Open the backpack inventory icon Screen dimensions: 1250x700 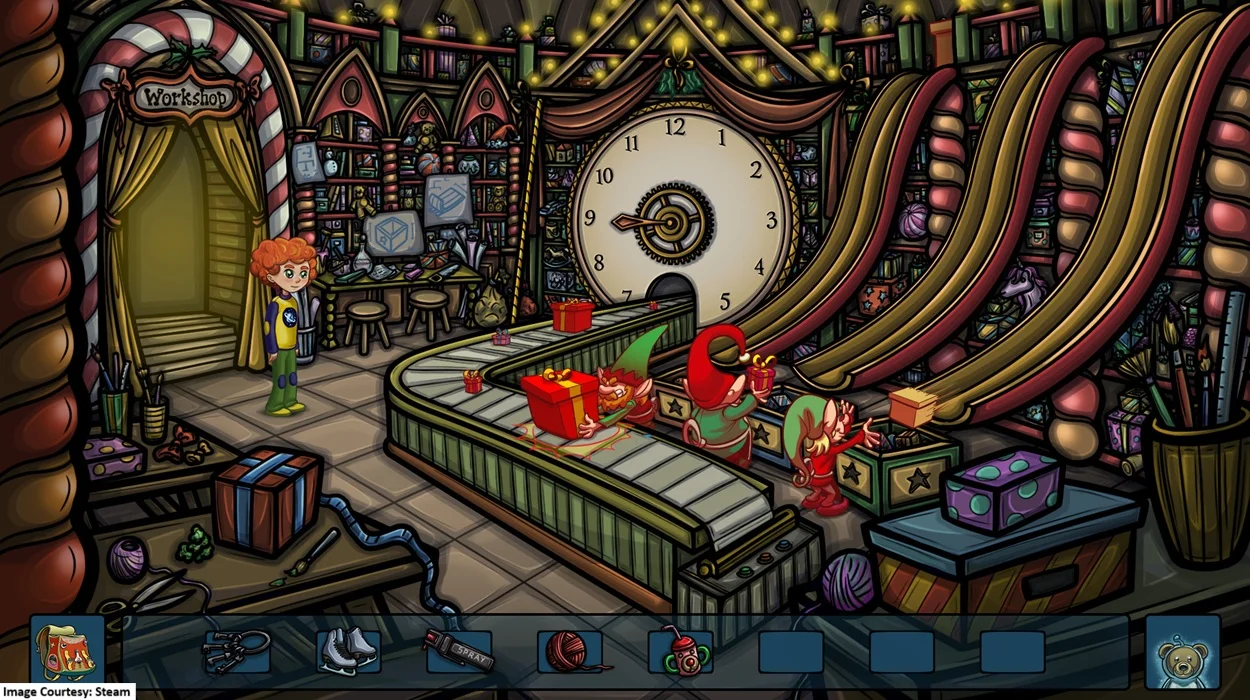pyautogui.click(x=67, y=650)
